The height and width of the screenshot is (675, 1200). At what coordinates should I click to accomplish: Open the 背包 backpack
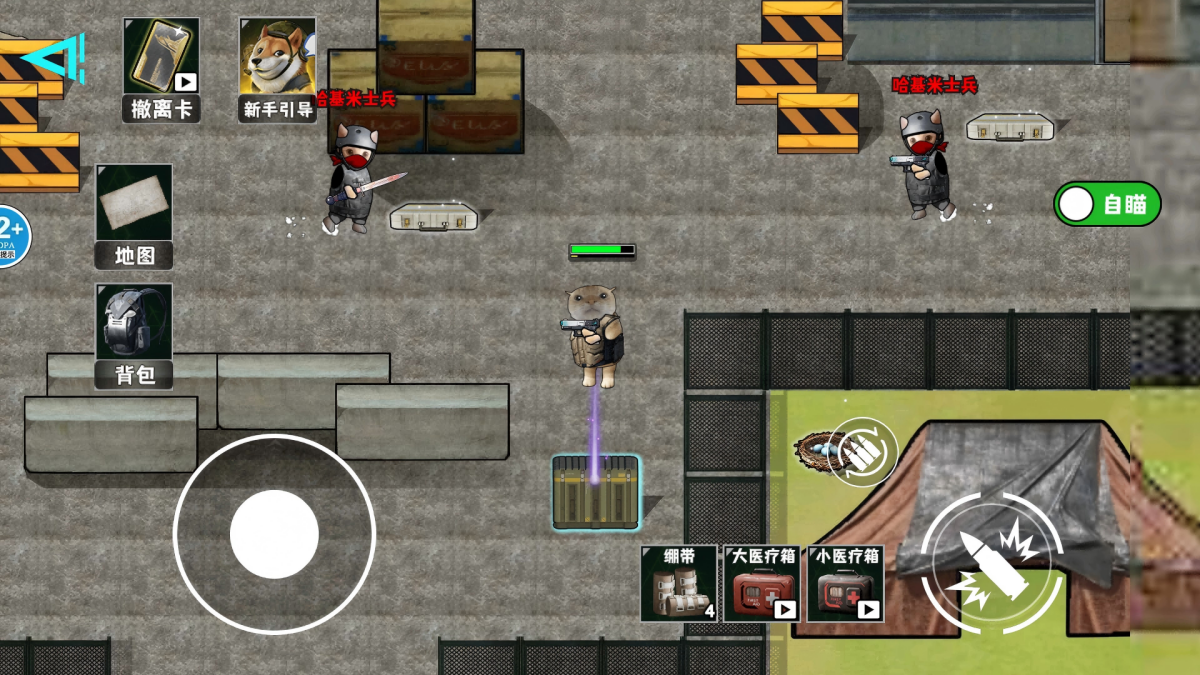click(x=134, y=335)
